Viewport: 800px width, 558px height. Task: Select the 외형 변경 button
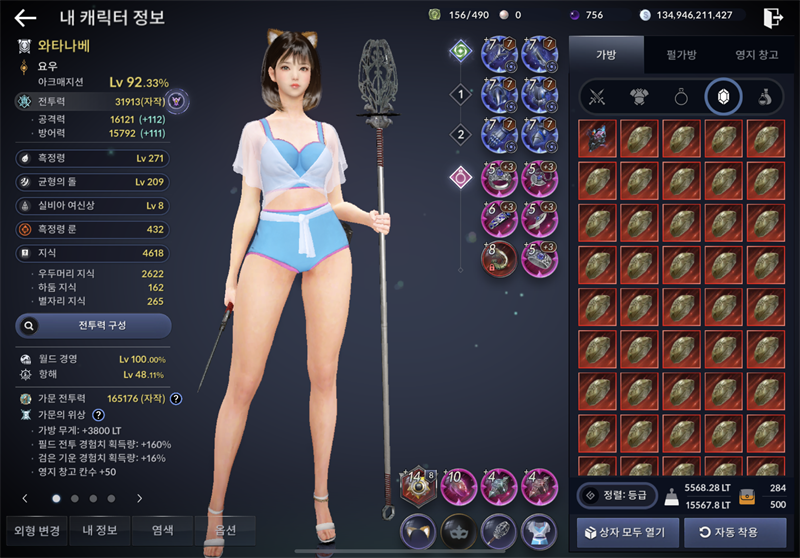point(33,530)
